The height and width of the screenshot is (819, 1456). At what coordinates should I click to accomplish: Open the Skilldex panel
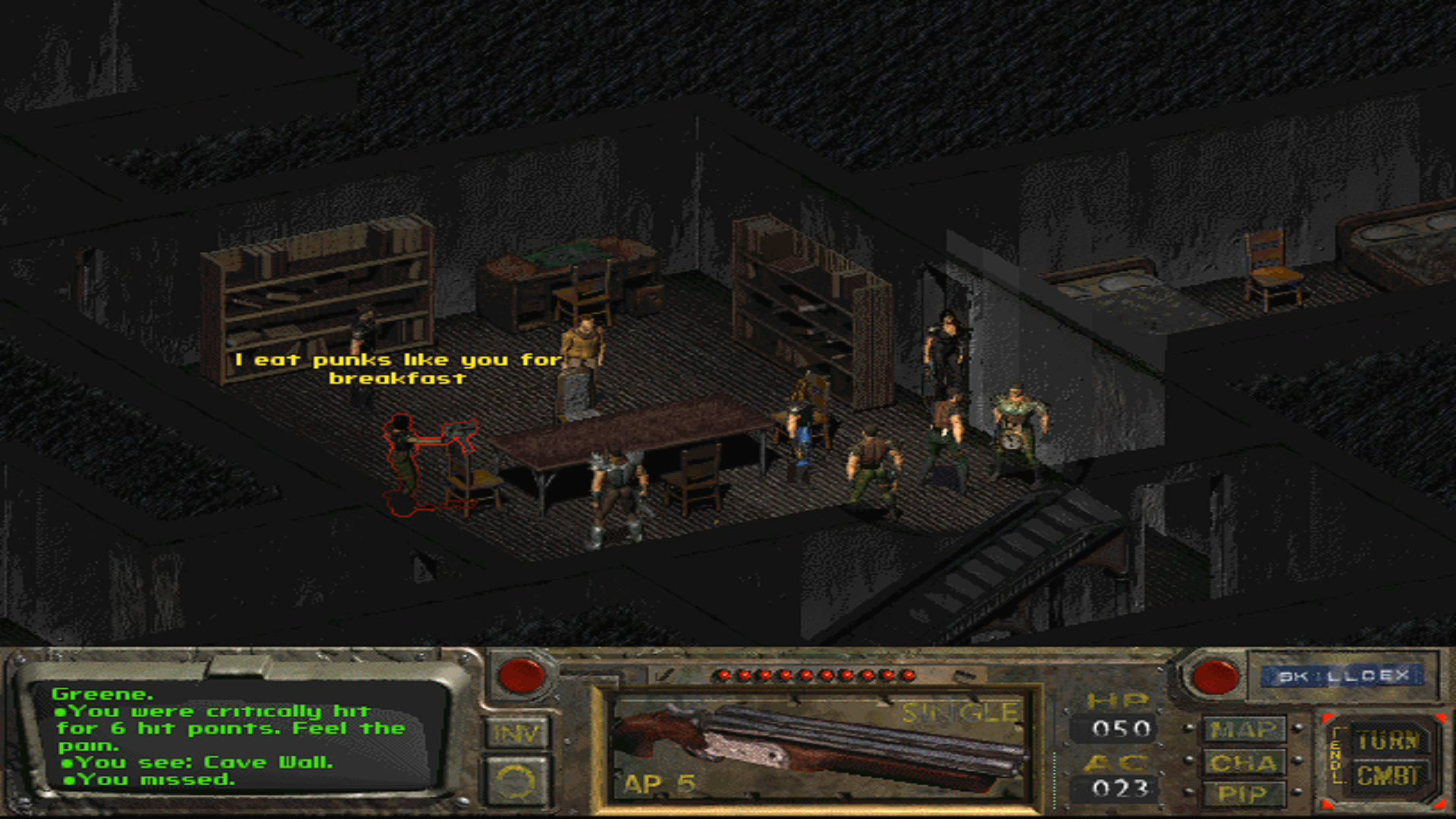(1342, 676)
